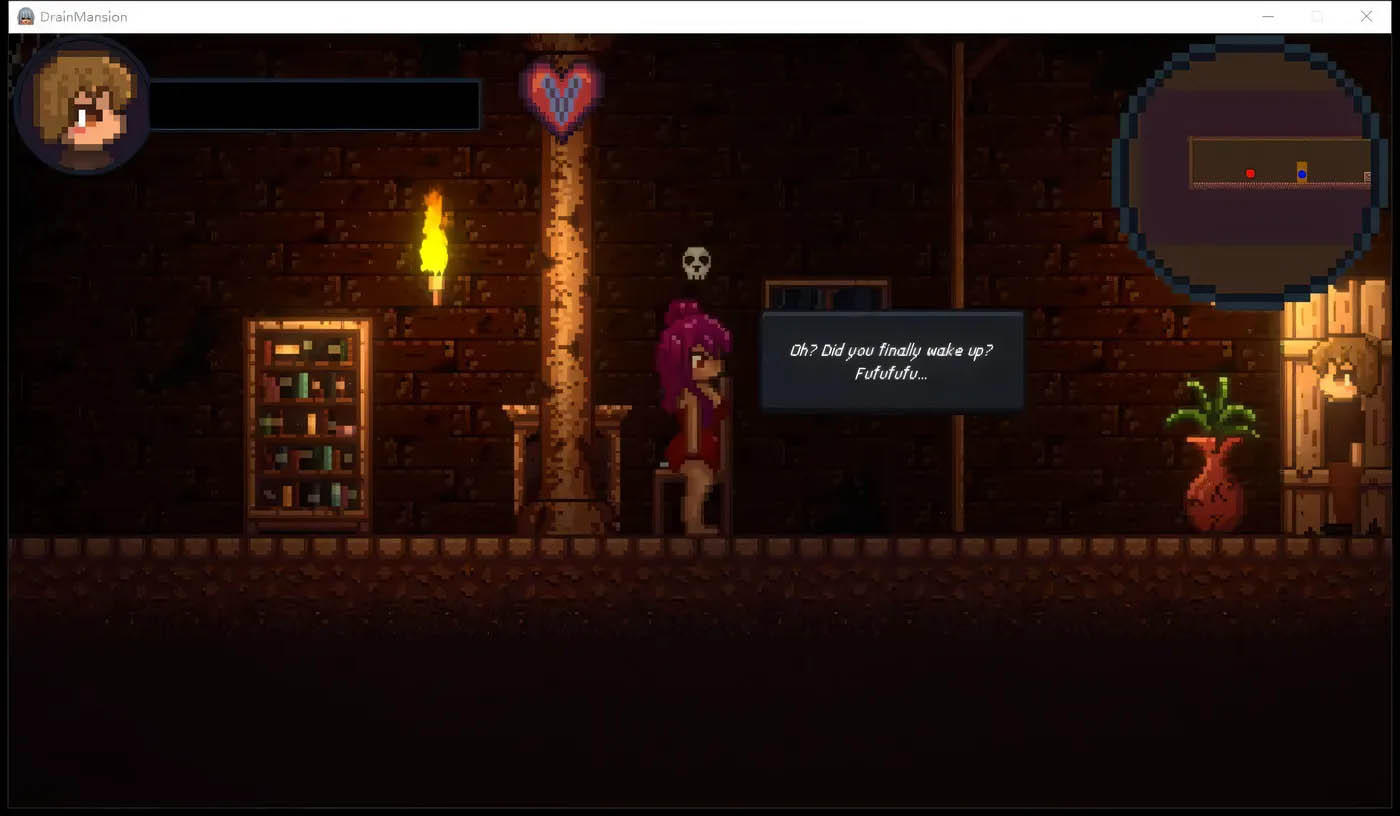Close the DrainMansion window
1400x816 pixels.
point(1366,17)
